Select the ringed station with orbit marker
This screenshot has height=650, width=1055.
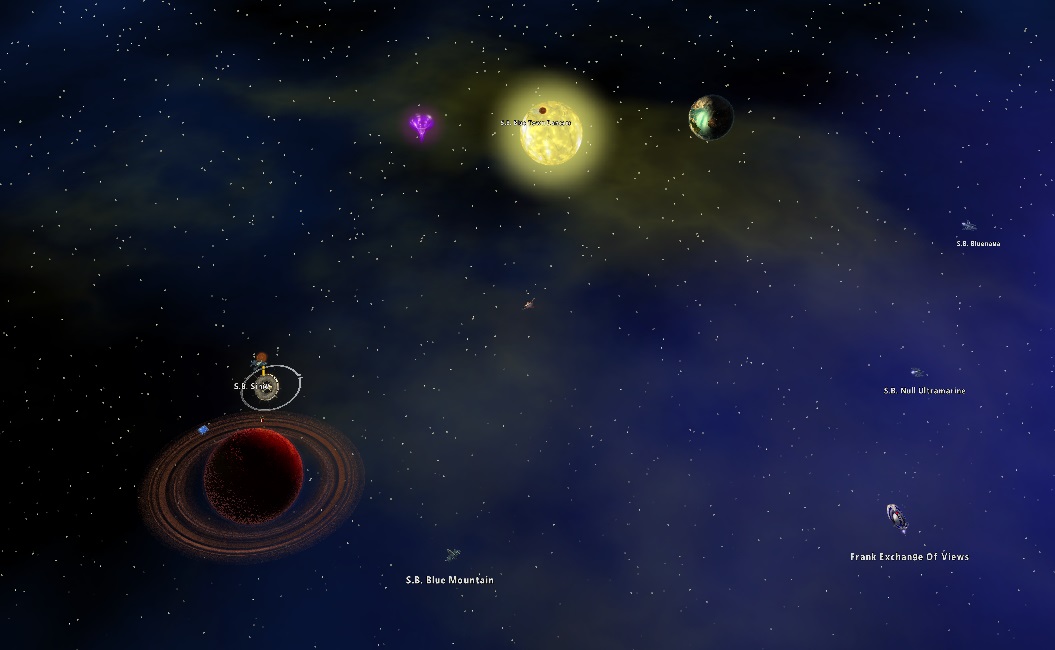[267, 388]
